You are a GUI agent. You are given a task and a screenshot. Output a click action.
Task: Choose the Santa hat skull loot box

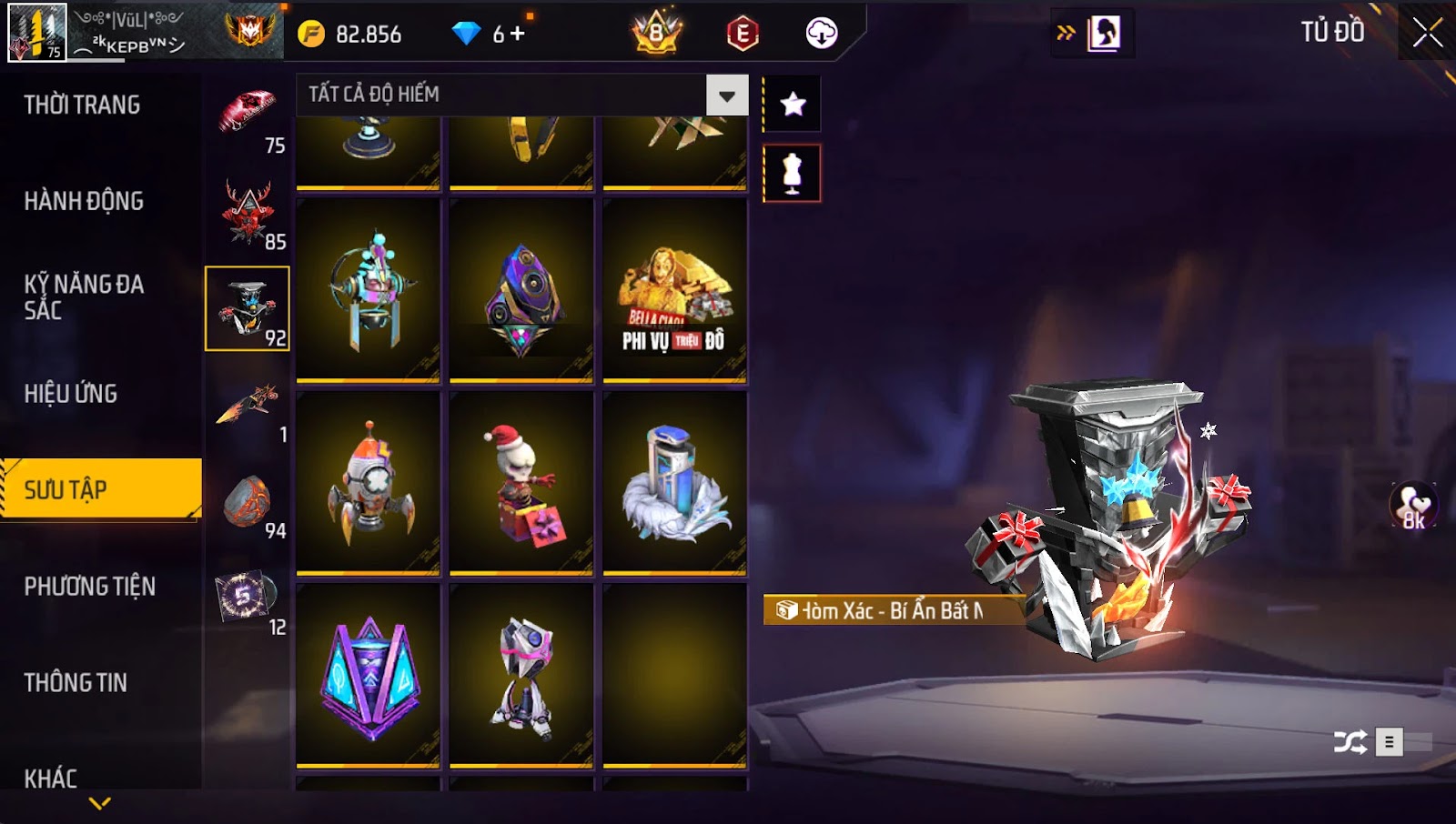coord(521,483)
